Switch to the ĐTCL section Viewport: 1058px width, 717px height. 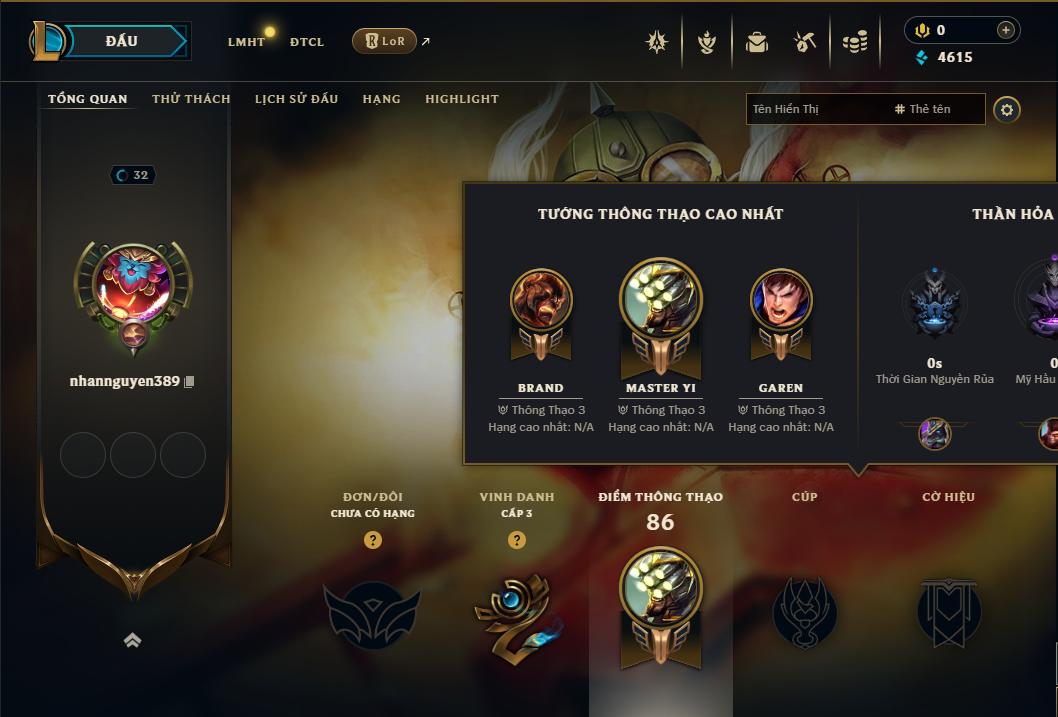307,42
